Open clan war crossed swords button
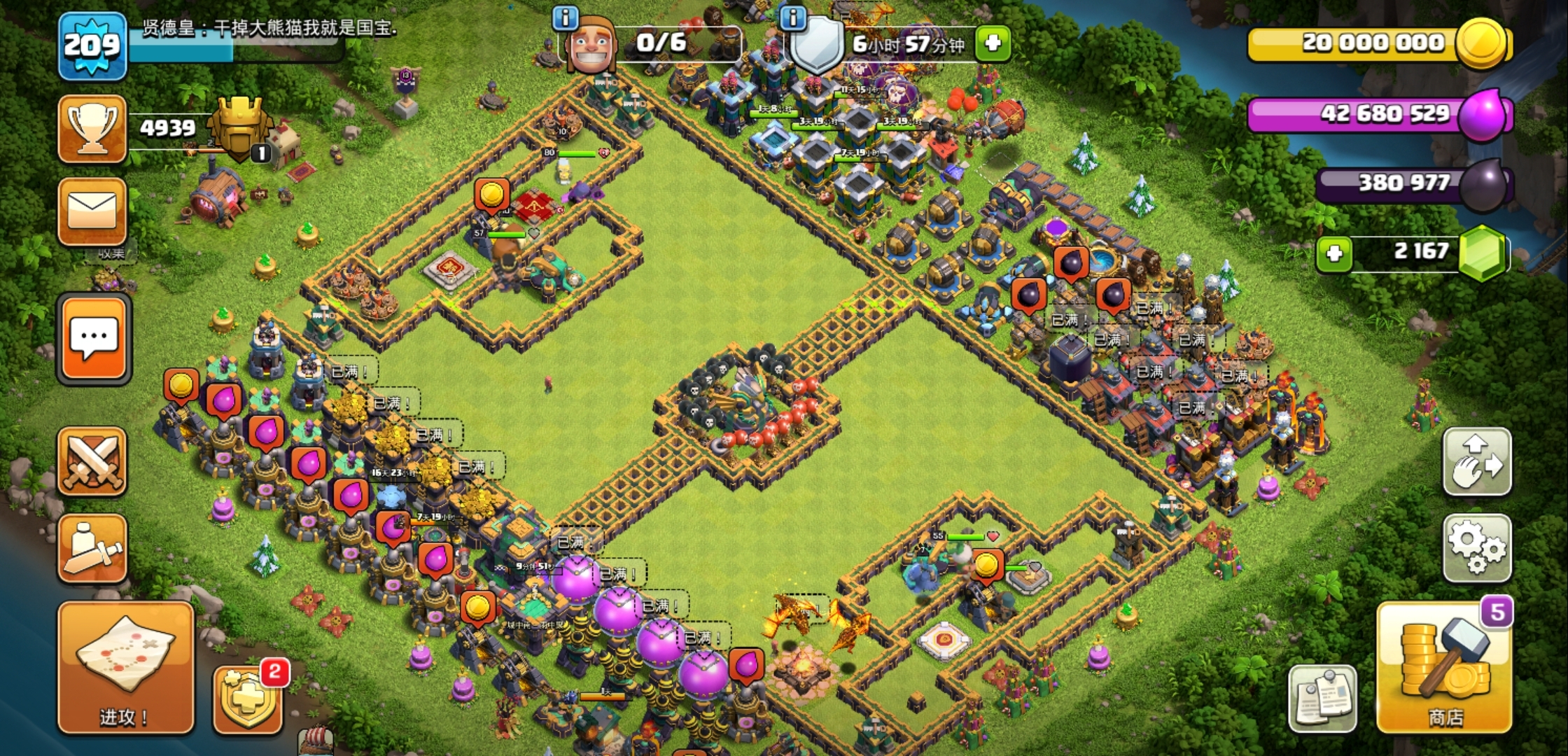 point(92,461)
